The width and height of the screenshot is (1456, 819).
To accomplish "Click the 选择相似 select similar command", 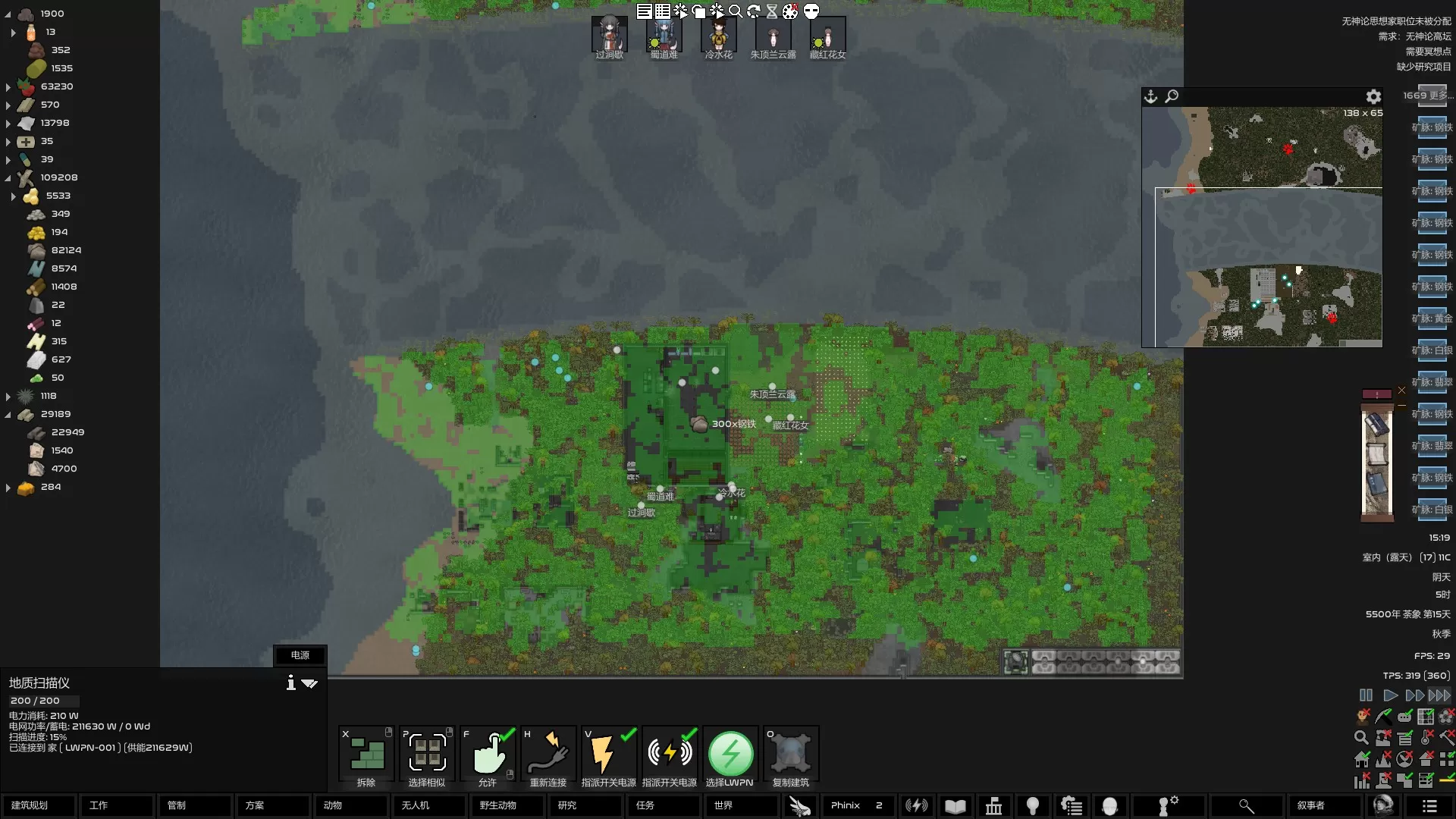I will pyautogui.click(x=427, y=756).
